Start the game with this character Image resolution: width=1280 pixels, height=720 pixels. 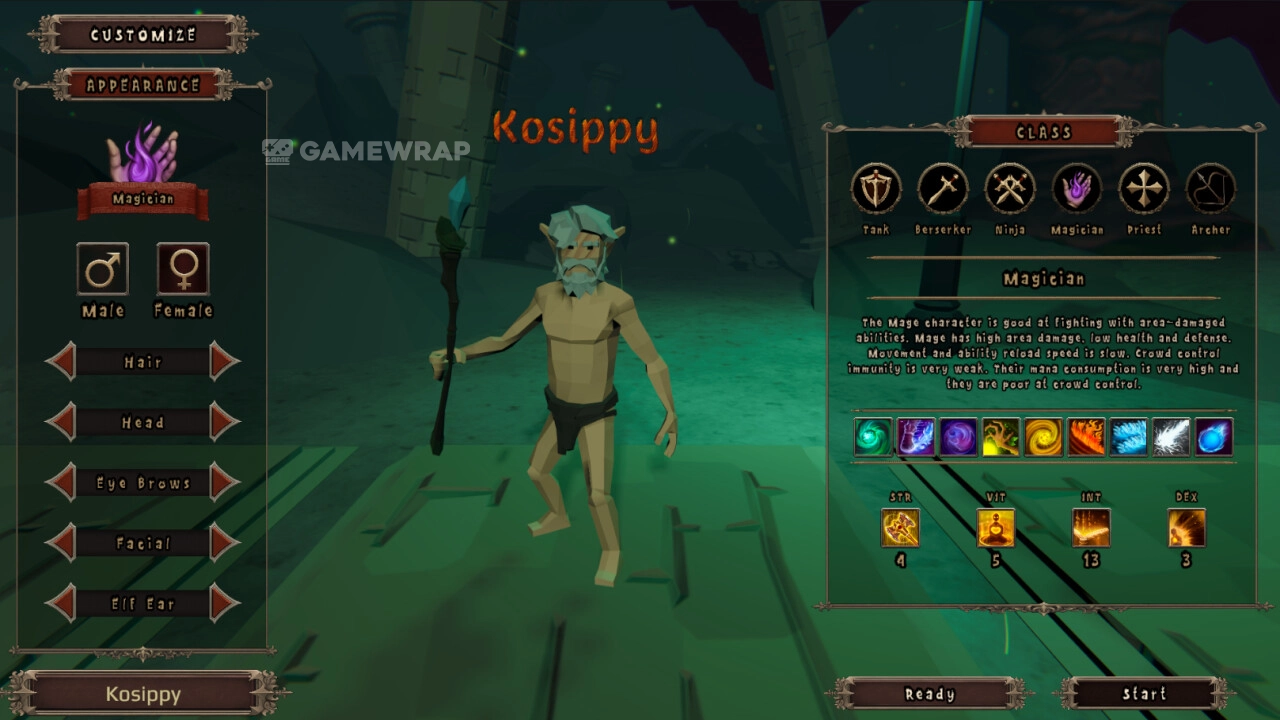(x=1144, y=693)
